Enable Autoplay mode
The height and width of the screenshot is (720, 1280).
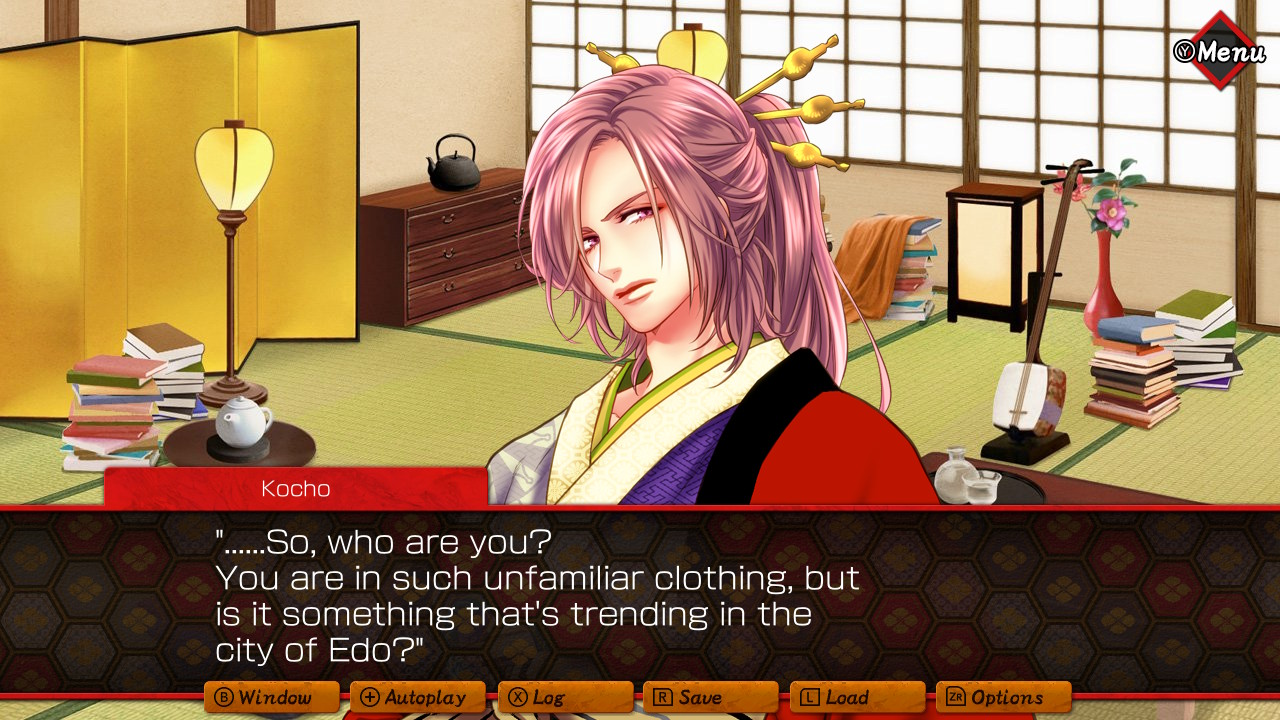click(x=418, y=697)
